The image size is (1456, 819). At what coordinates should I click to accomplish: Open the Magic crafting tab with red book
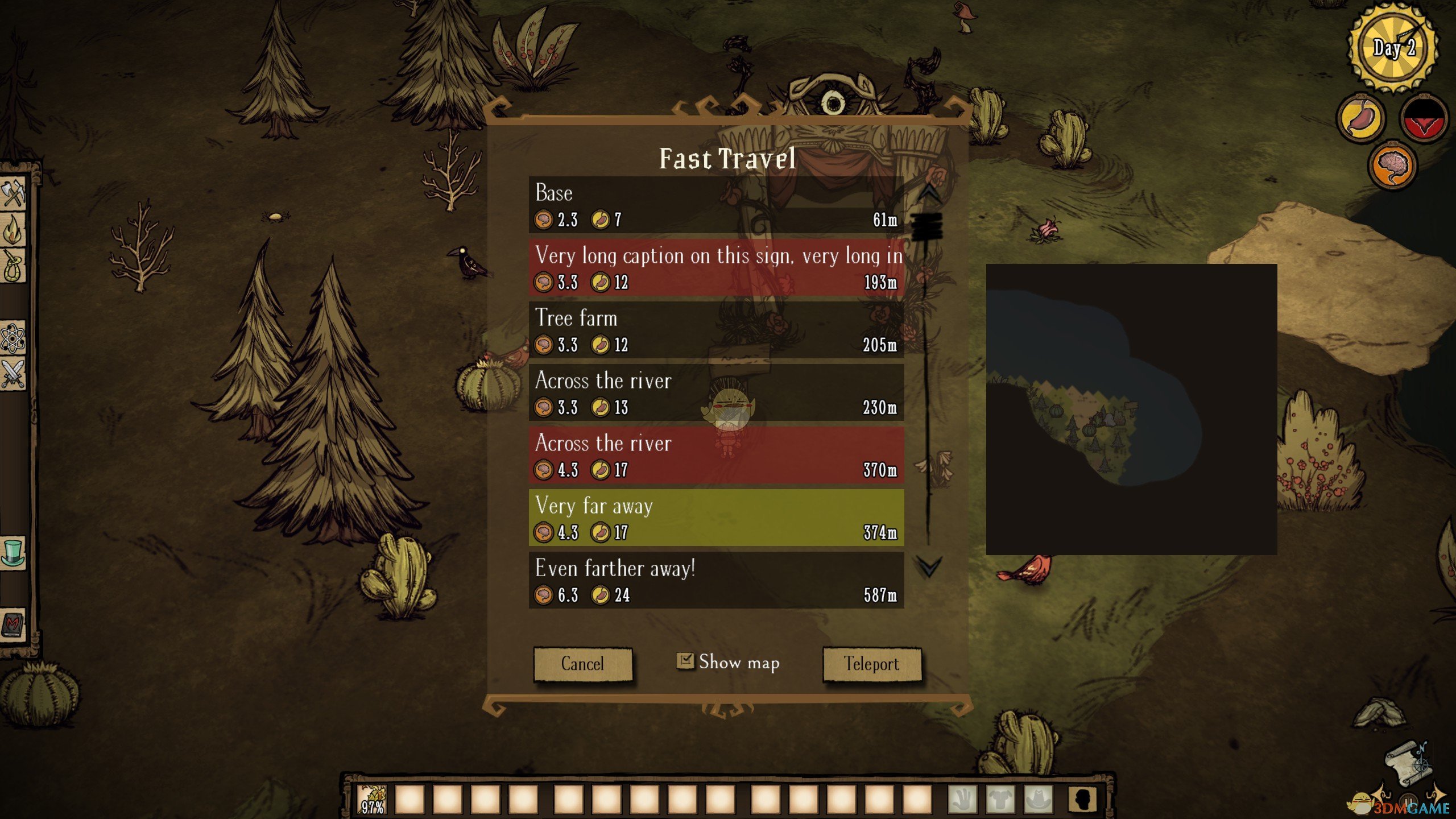13,624
